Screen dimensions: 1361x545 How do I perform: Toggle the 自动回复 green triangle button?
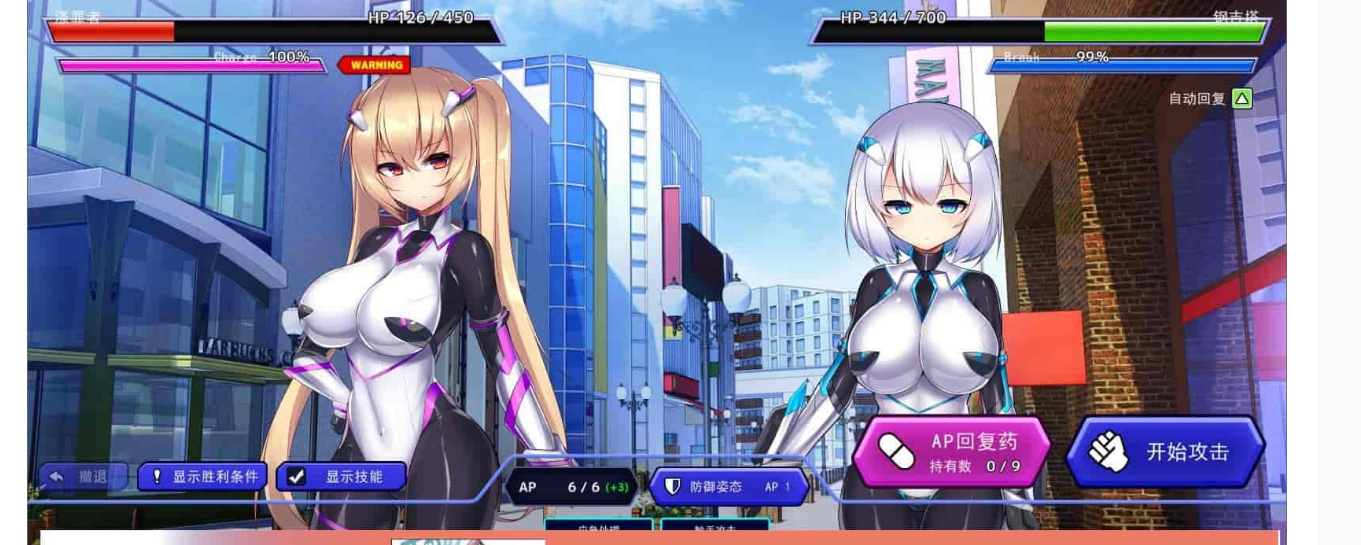click(x=1242, y=98)
